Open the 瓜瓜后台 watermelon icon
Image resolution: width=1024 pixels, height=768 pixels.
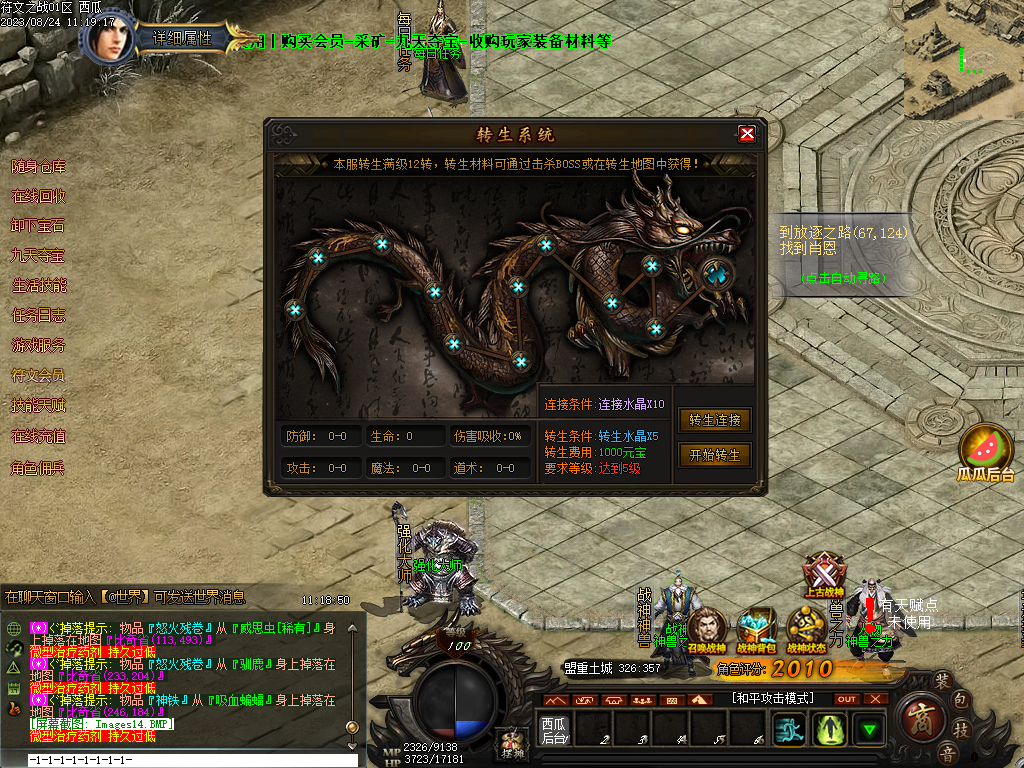[985, 450]
